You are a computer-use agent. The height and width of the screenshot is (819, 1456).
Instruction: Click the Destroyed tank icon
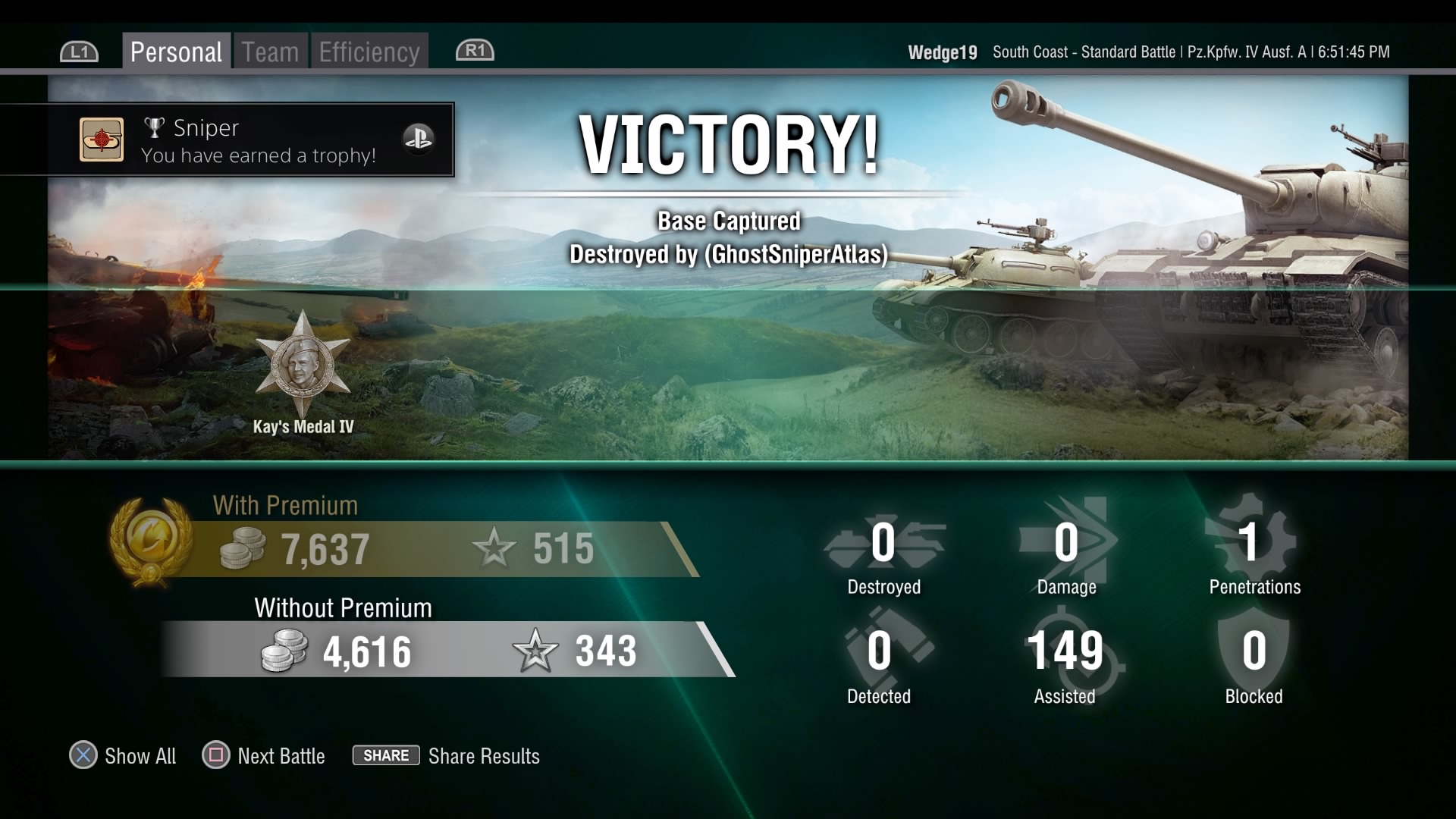(883, 542)
